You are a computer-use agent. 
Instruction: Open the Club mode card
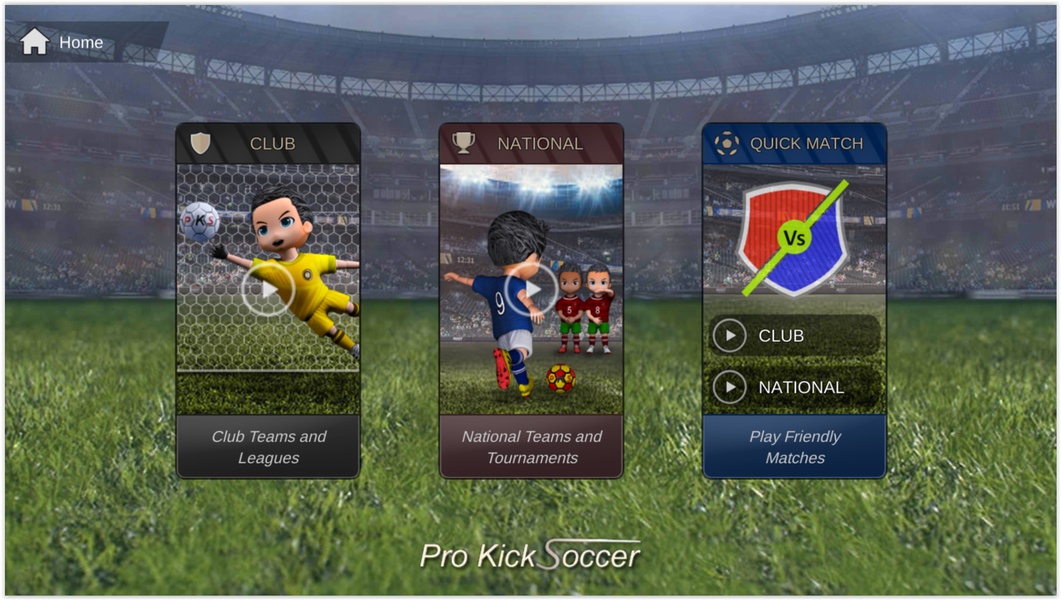click(268, 143)
